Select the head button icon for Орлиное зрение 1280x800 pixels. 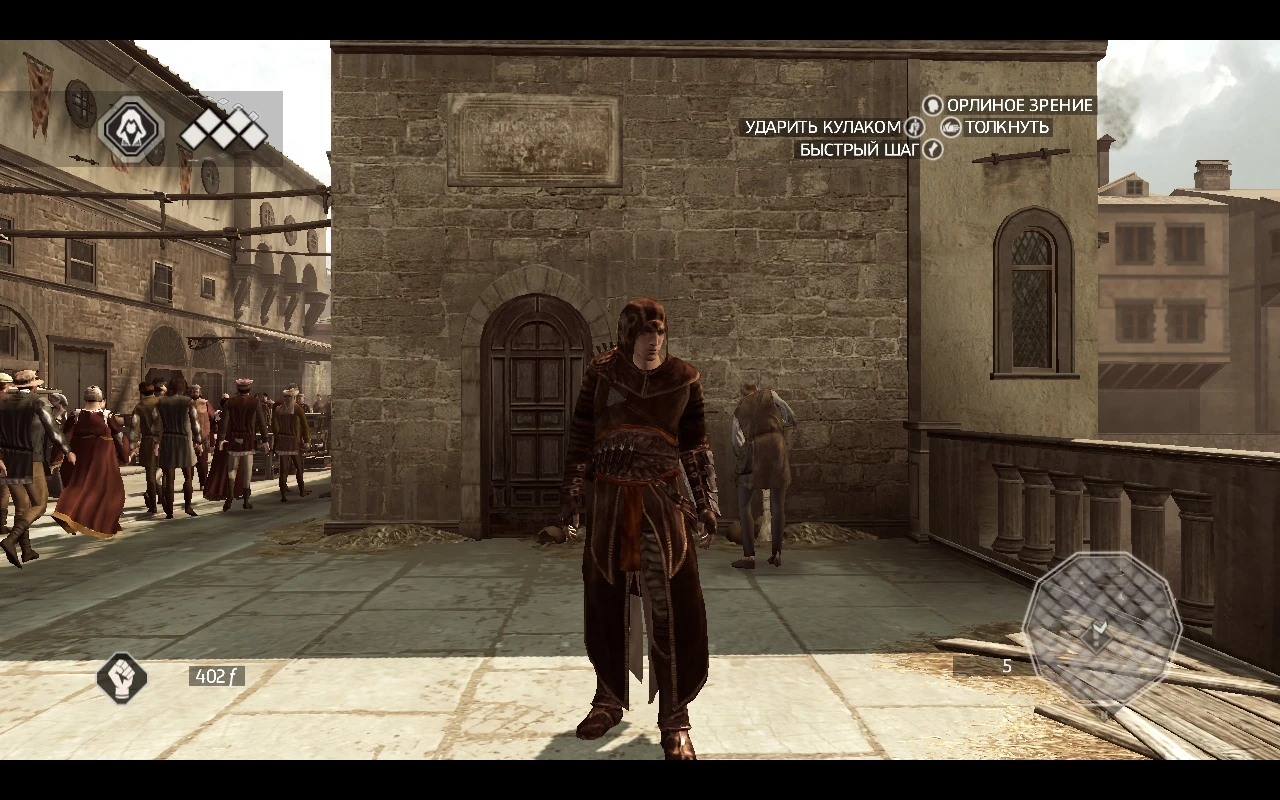932,105
